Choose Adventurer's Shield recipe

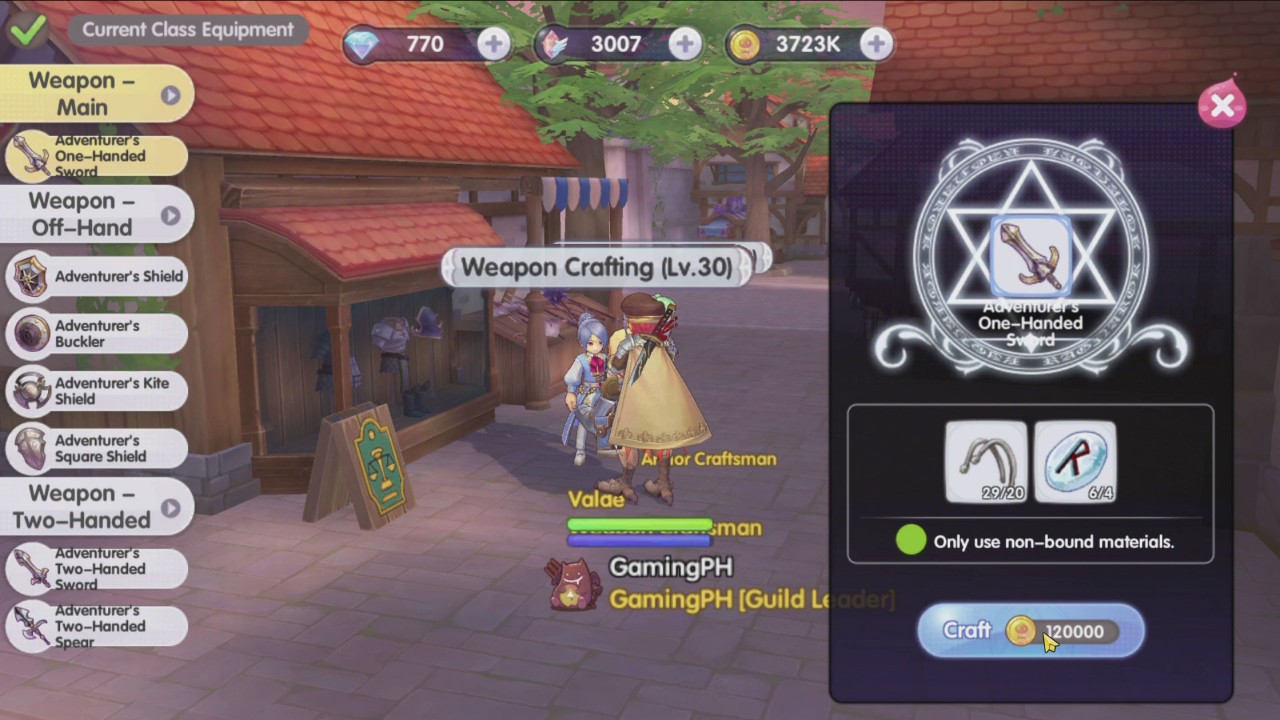97,276
